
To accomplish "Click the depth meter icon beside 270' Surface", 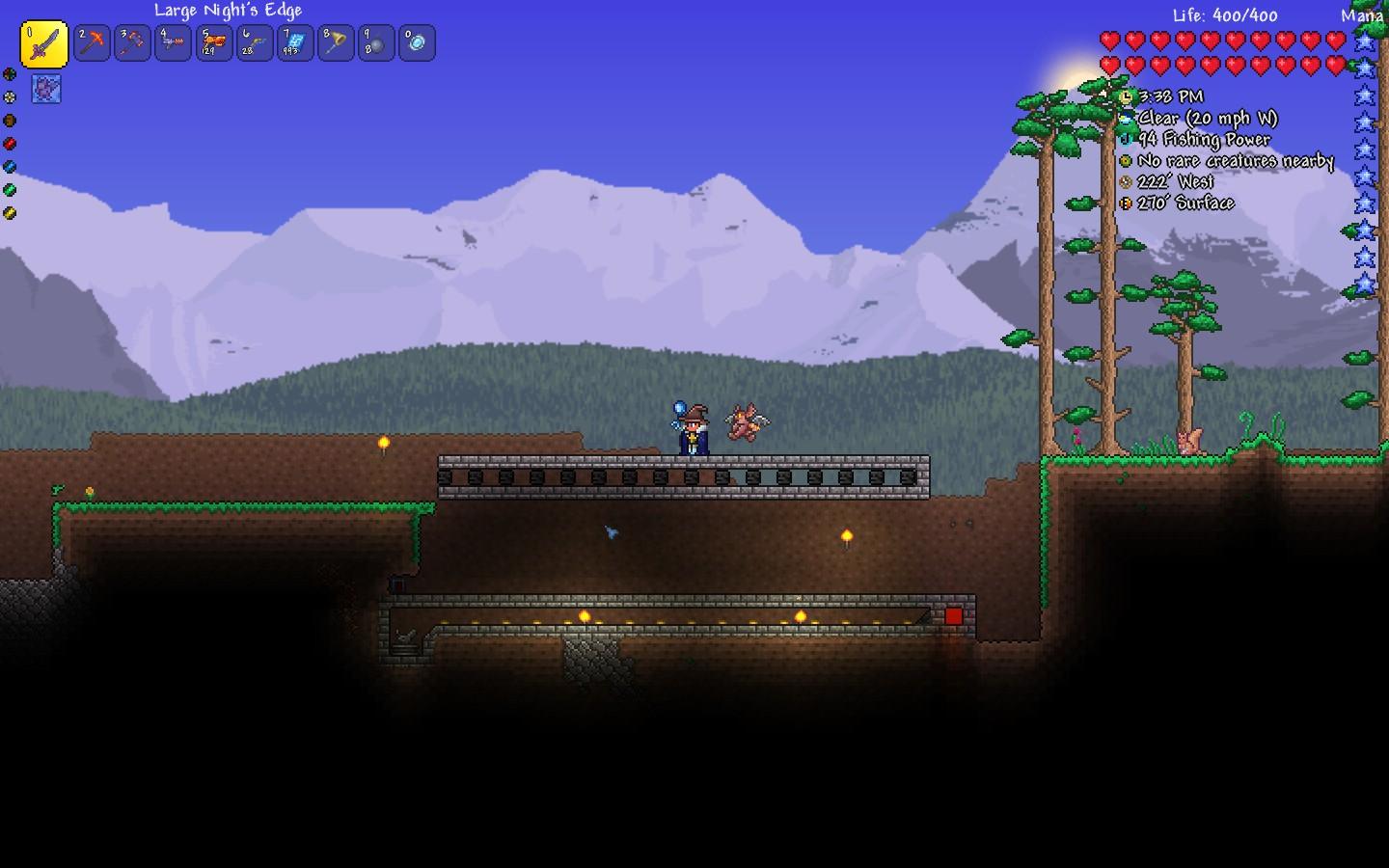I will point(1126,203).
